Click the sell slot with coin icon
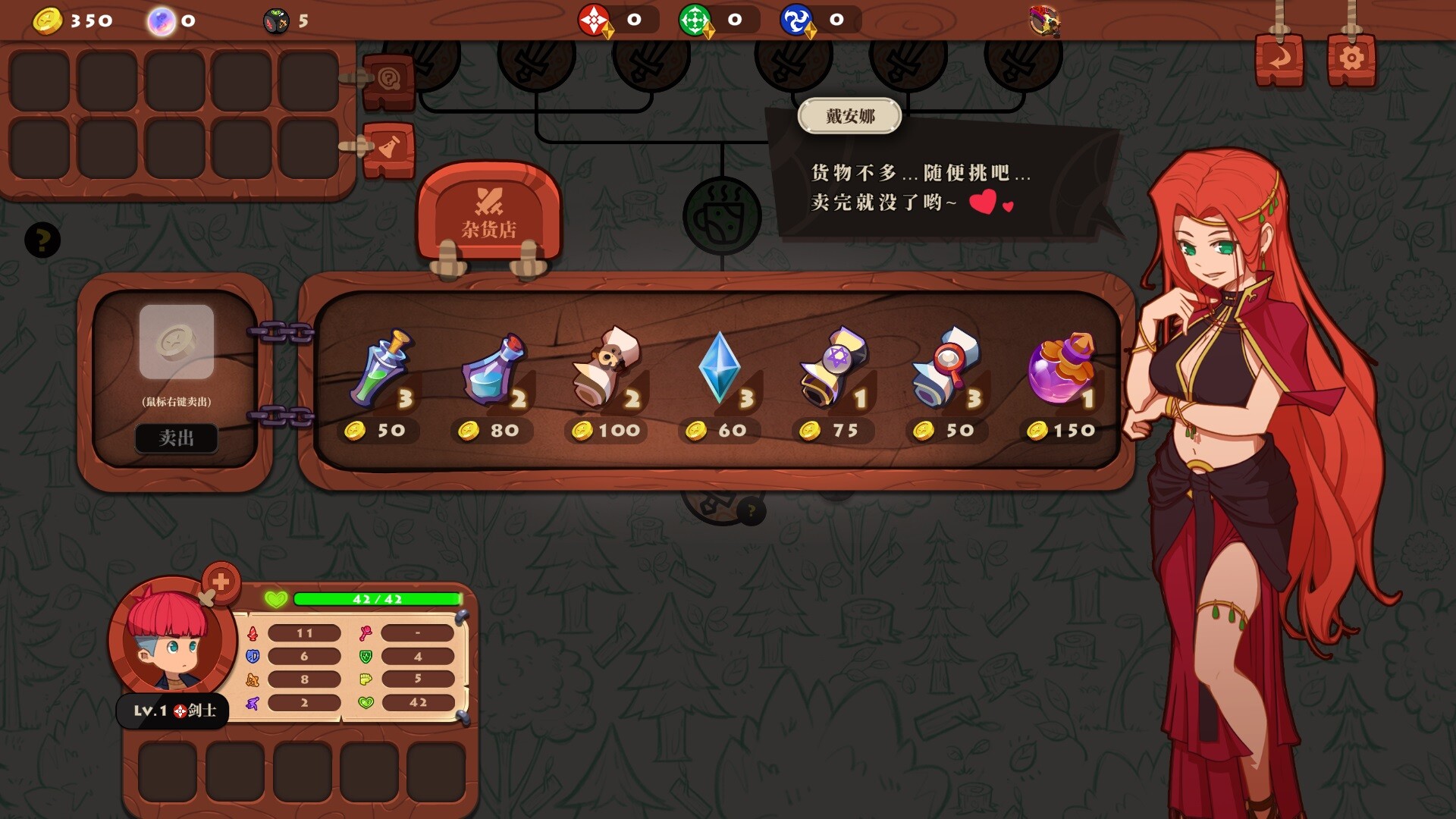The height and width of the screenshot is (819, 1456). [176, 342]
